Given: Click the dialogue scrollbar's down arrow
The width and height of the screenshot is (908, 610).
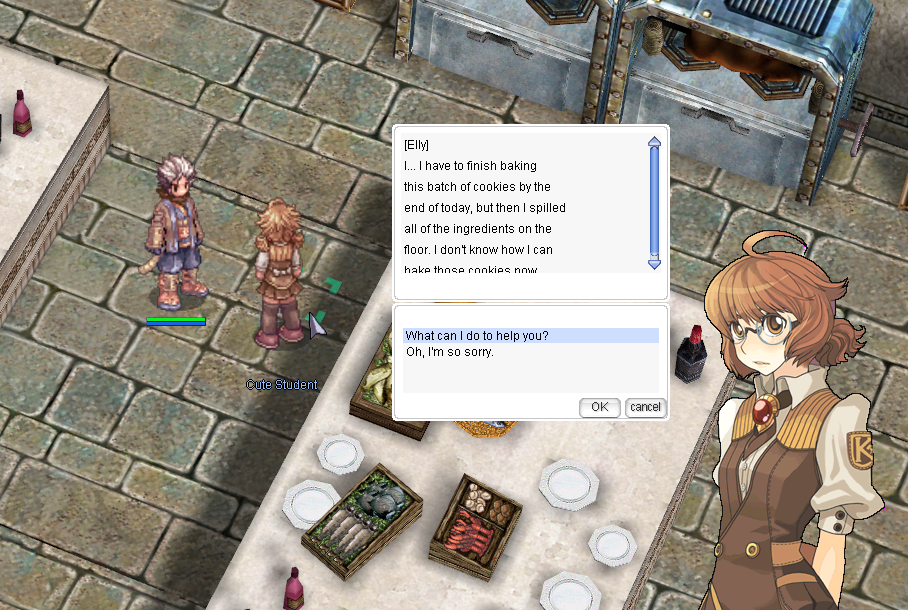Looking at the screenshot, I should (654, 263).
